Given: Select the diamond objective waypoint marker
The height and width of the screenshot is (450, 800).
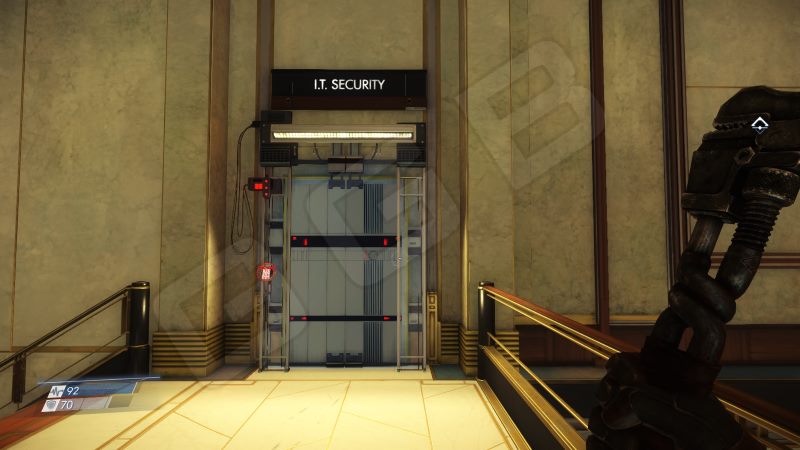Looking at the screenshot, I should 760,124.
